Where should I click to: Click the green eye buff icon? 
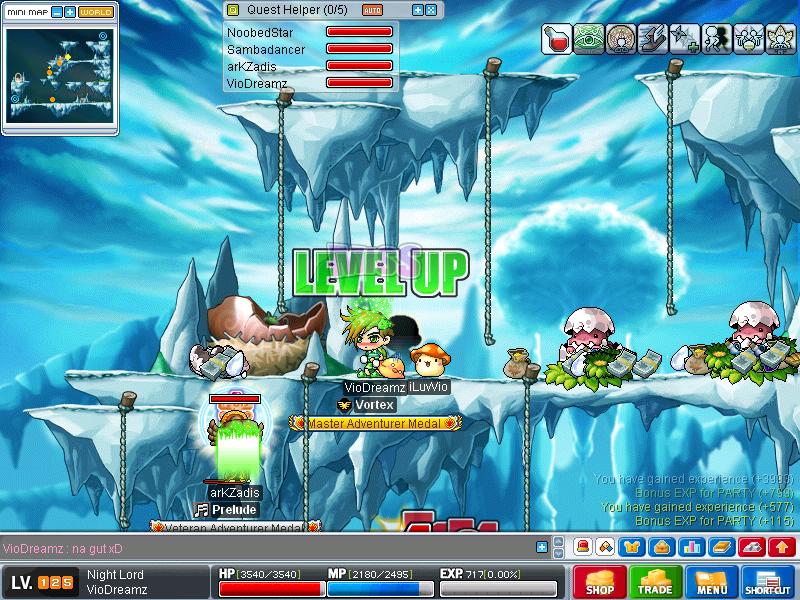(x=589, y=38)
